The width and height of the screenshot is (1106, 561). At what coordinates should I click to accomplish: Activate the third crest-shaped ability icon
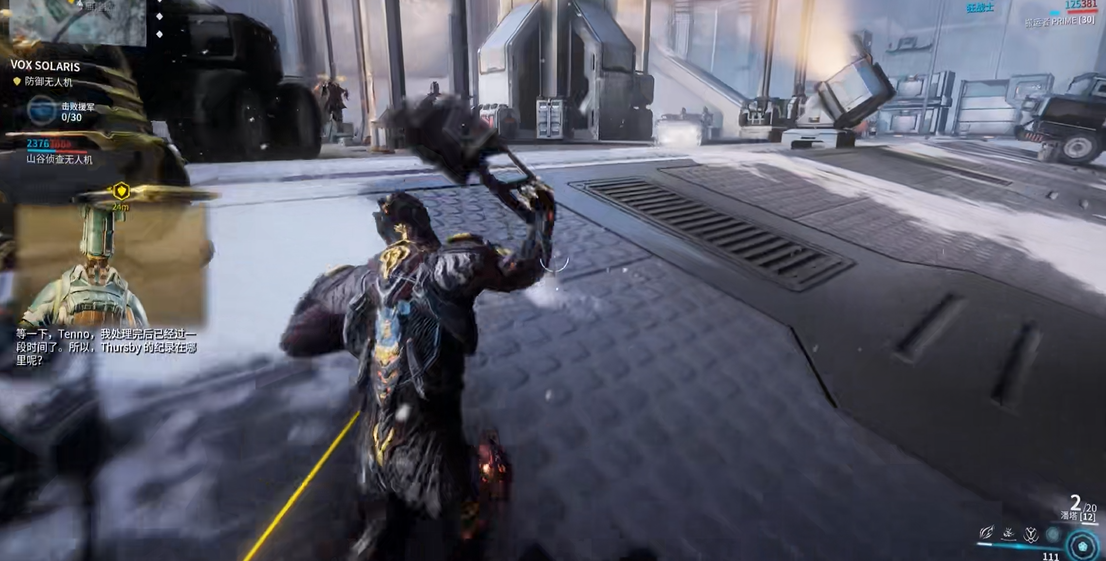click(x=1031, y=535)
